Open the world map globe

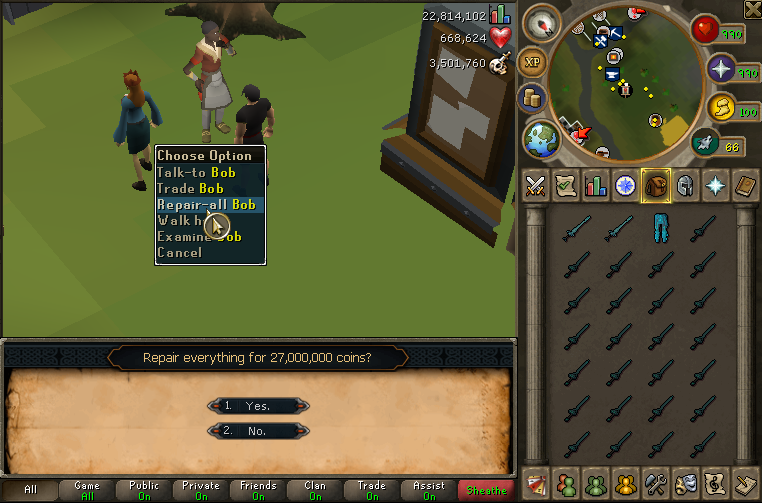(540, 139)
